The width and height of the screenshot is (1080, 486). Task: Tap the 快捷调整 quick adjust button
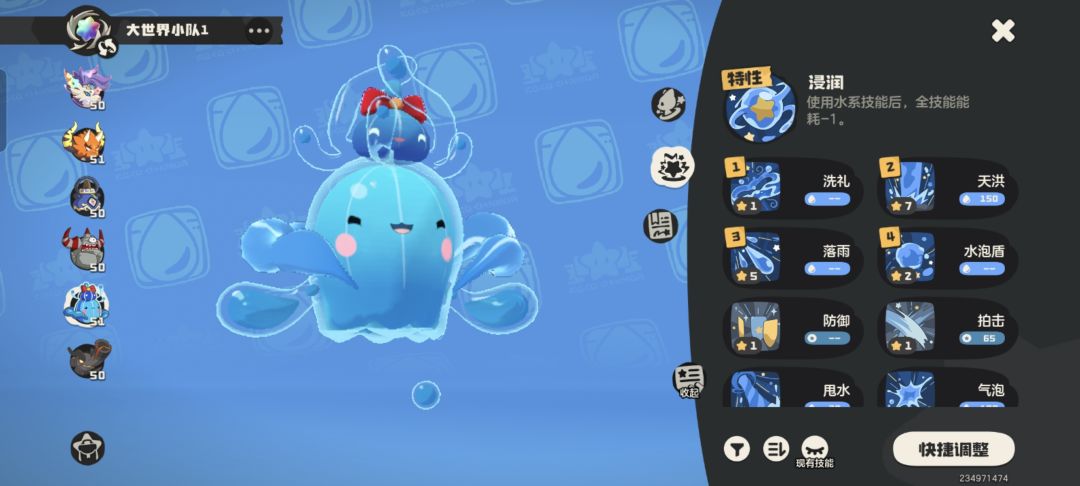point(953,449)
